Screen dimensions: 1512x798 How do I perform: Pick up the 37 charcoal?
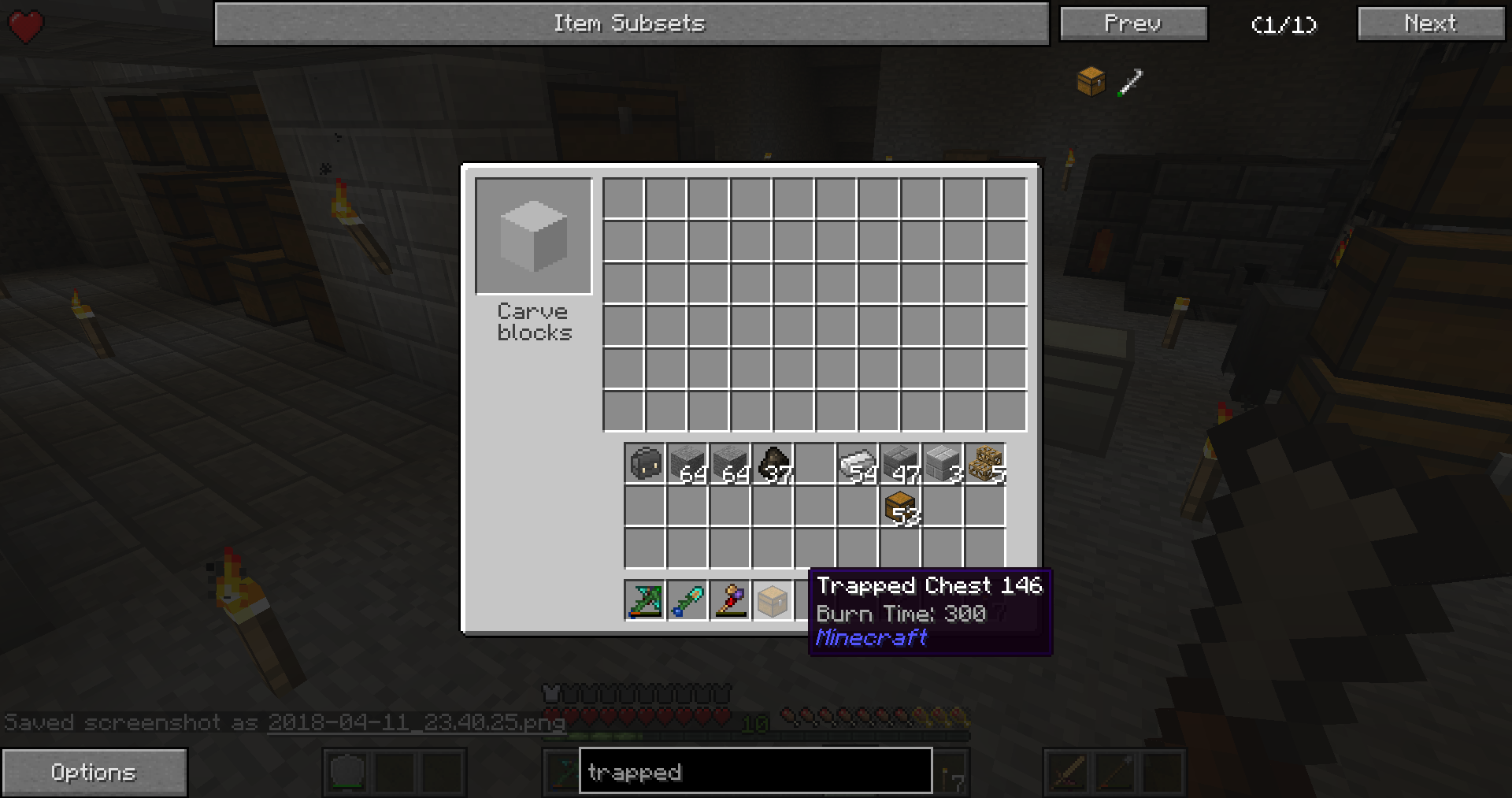tap(774, 463)
